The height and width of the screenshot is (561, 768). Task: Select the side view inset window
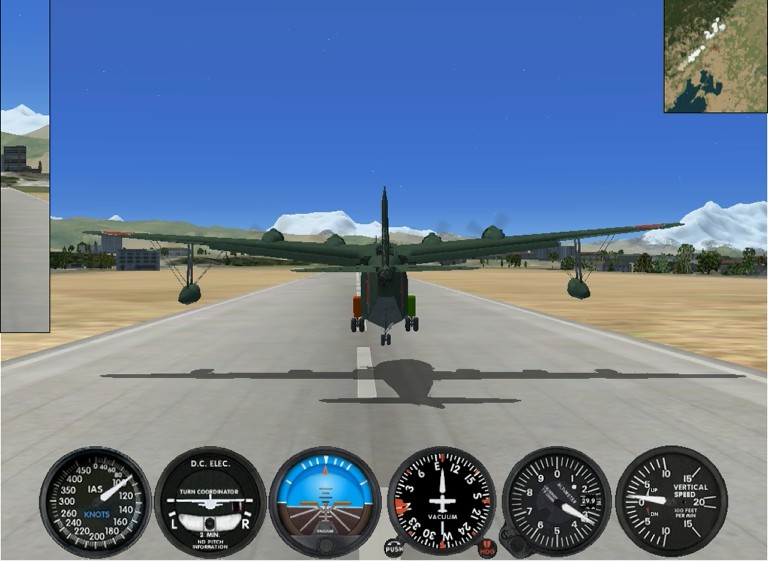(x=24, y=166)
